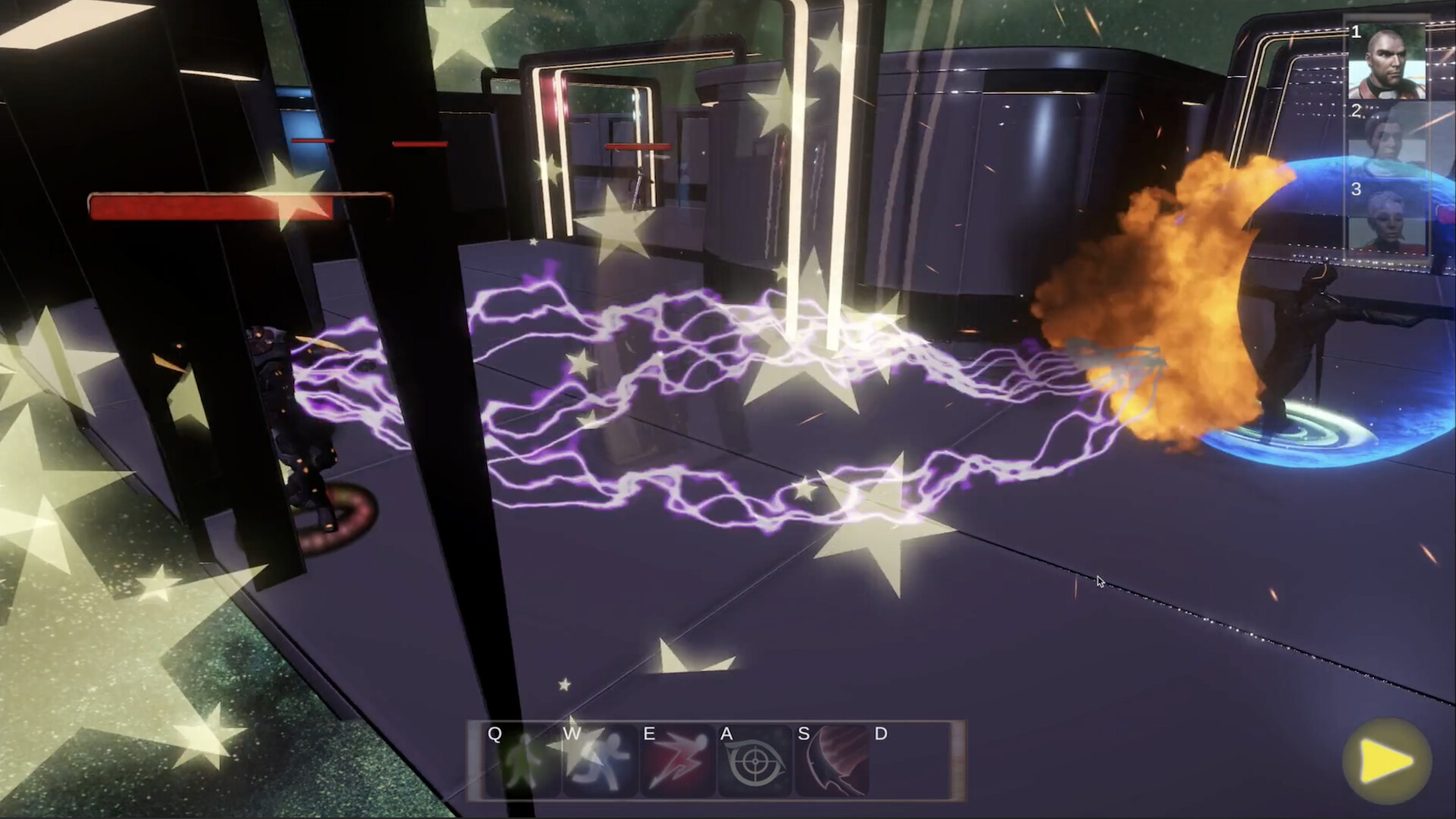Viewport: 1456px width, 819px height.
Task: Activate the running figure ability
Action: tap(600, 761)
